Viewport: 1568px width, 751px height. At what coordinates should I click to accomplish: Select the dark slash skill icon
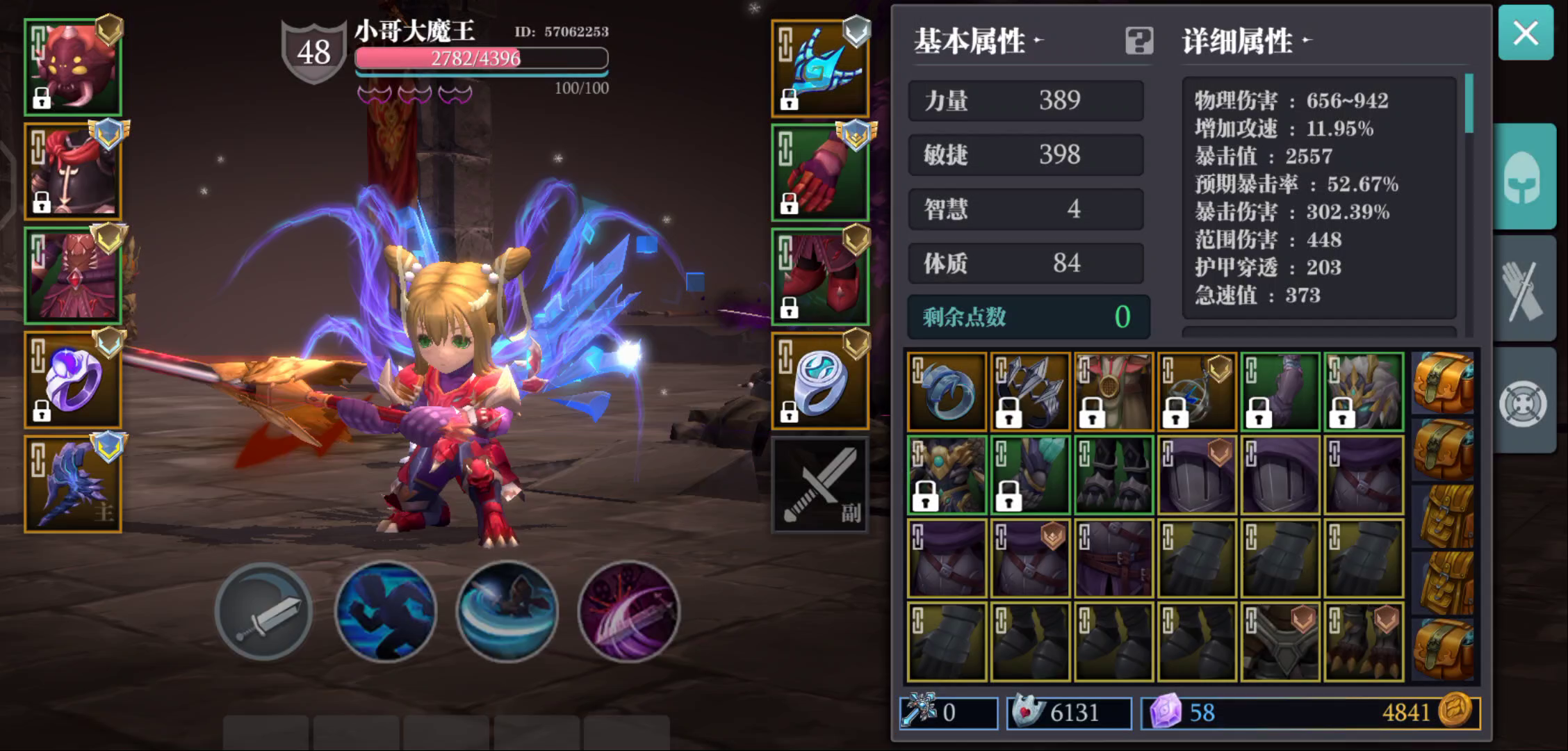point(630,611)
